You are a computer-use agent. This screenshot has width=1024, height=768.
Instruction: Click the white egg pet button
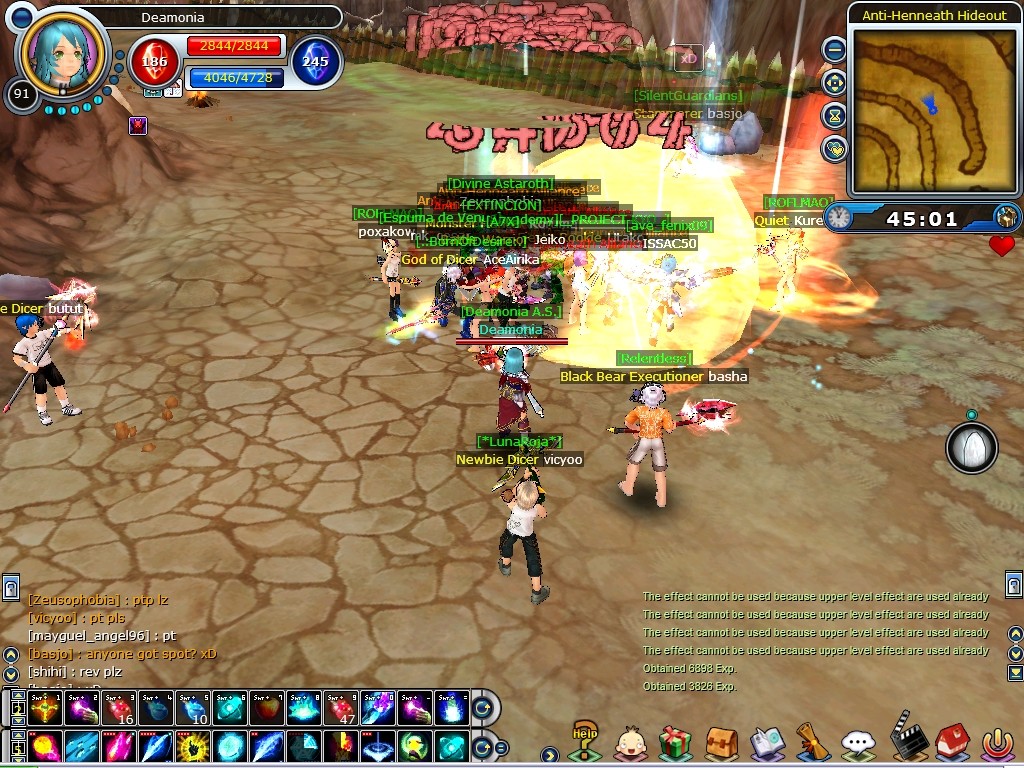tap(971, 447)
